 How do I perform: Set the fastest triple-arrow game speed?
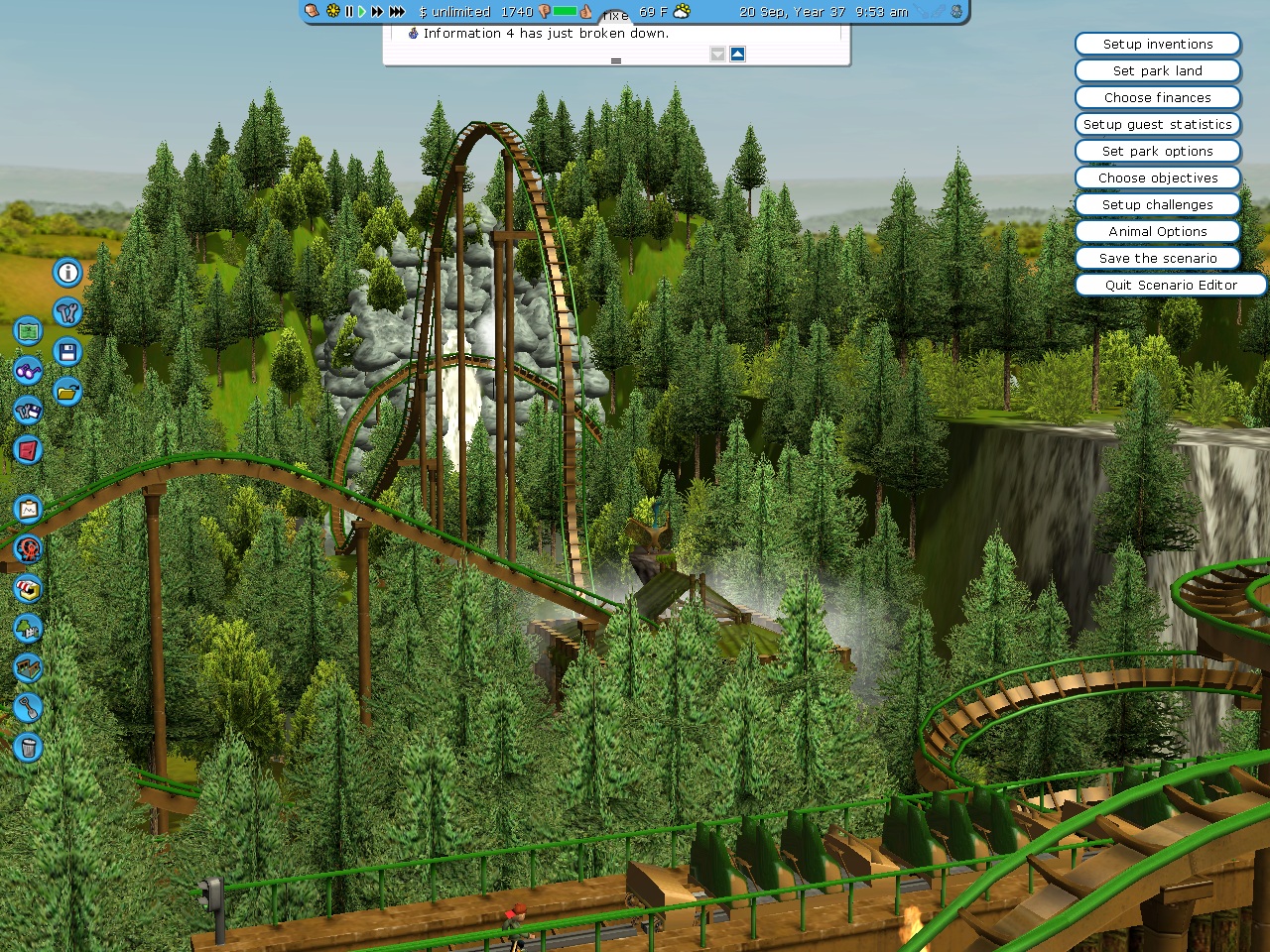(397, 12)
